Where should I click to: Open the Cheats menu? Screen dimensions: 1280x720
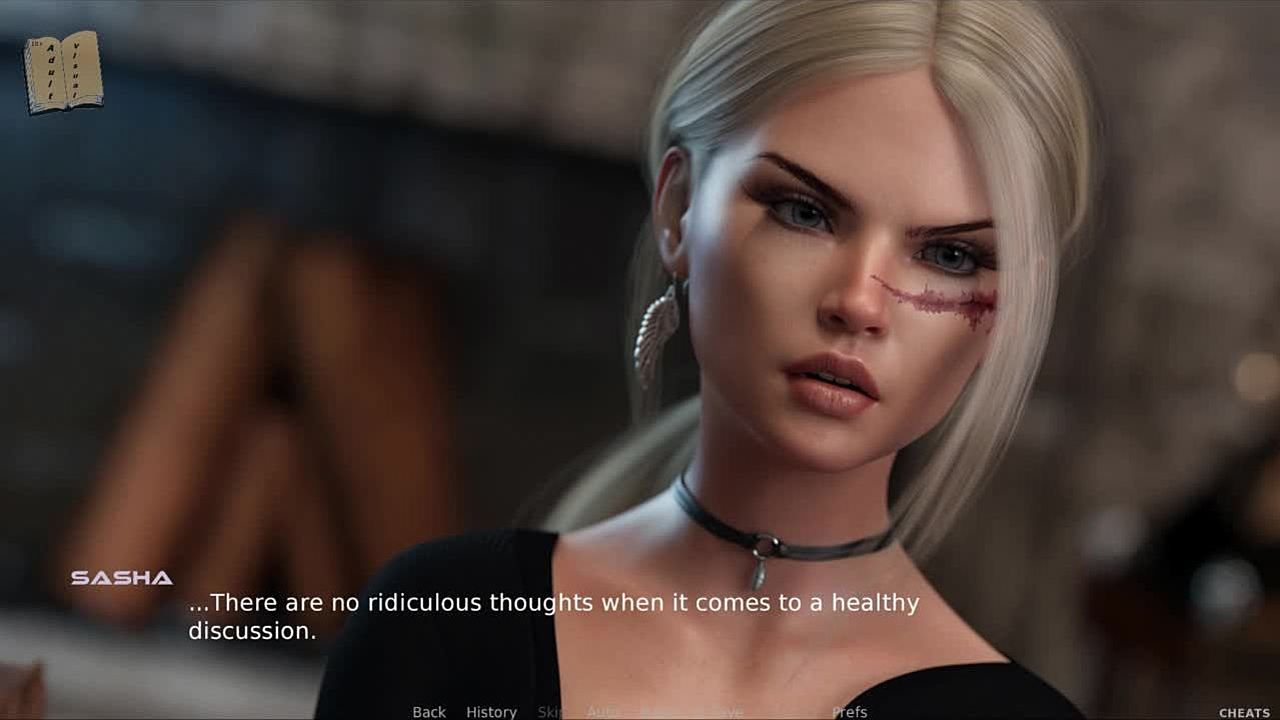point(1244,713)
